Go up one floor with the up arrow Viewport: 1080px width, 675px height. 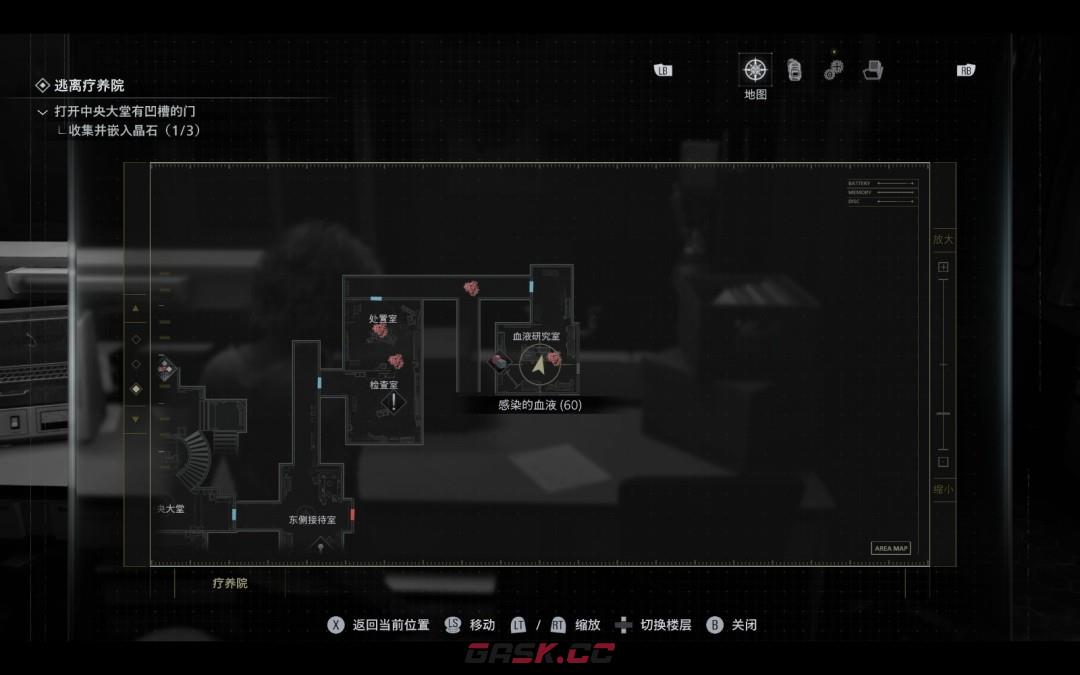(136, 308)
